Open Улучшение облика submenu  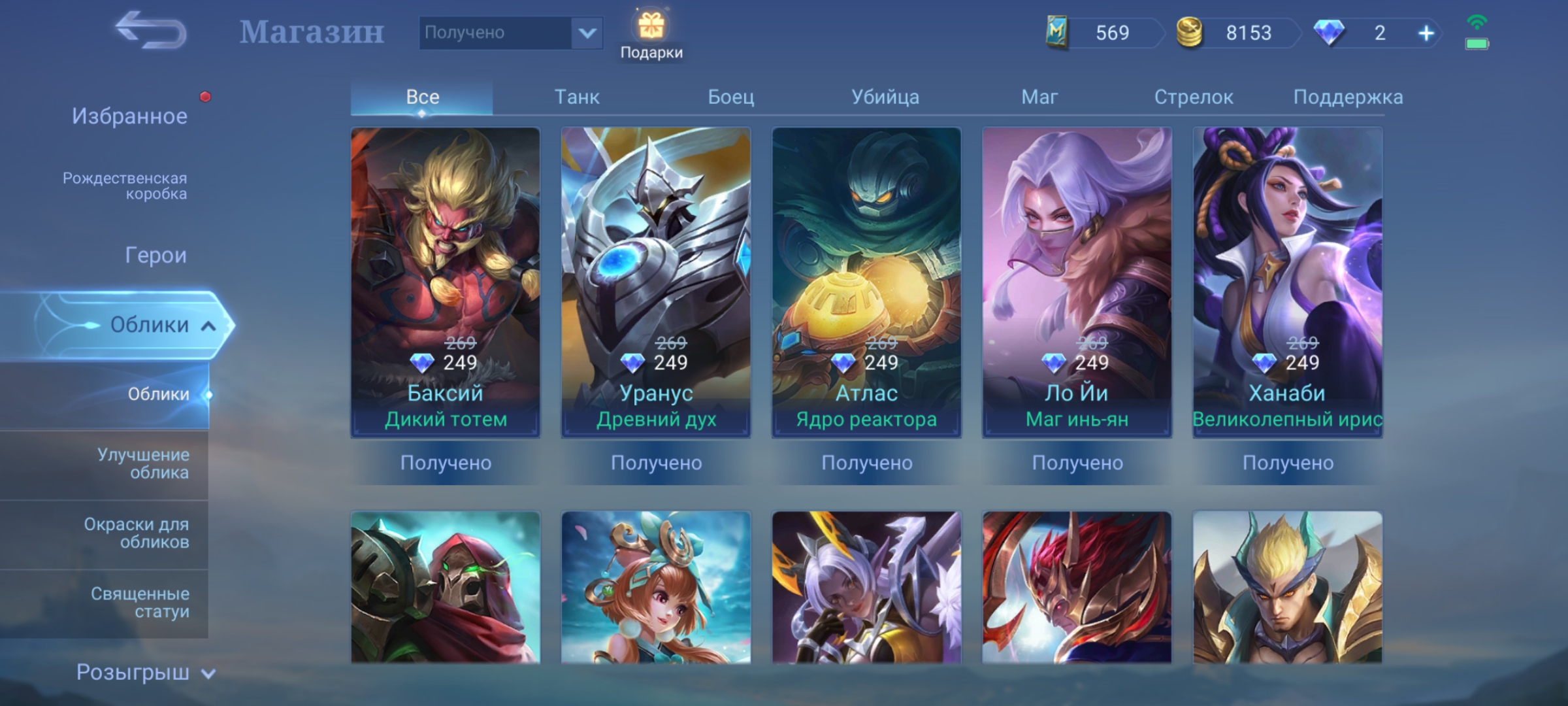coord(143,463)
